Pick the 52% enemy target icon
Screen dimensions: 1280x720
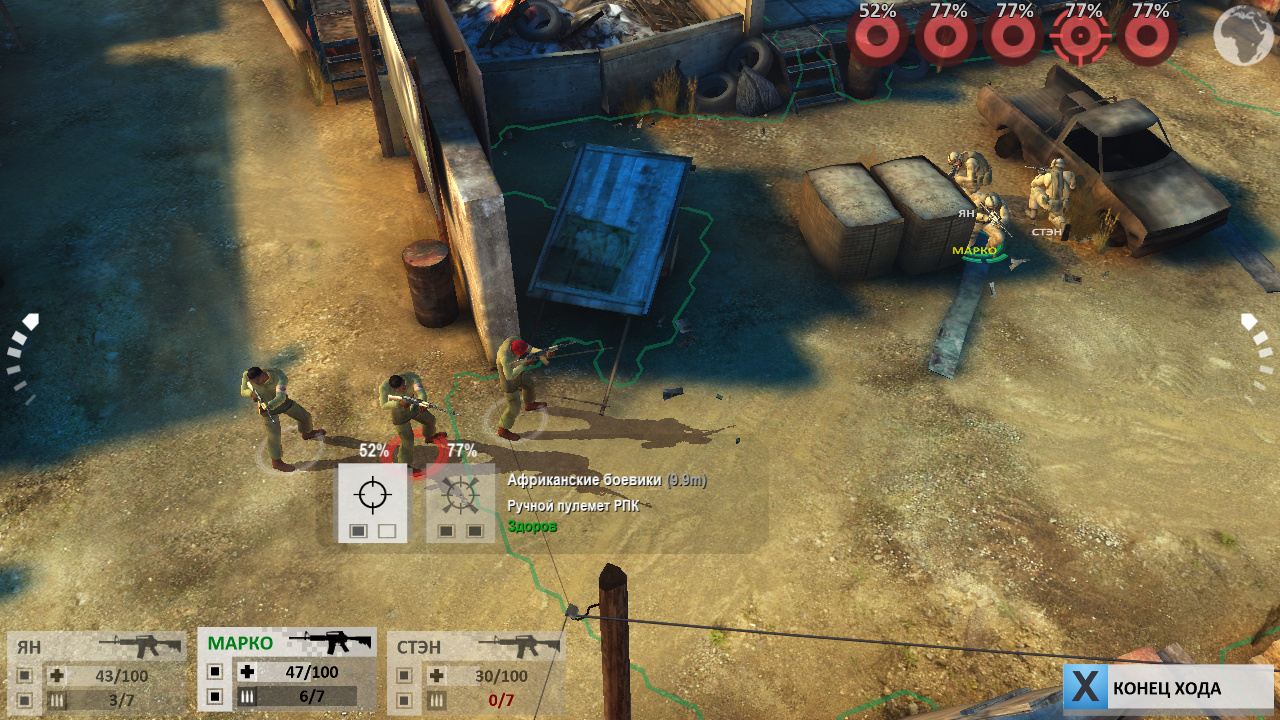(877, 37)
